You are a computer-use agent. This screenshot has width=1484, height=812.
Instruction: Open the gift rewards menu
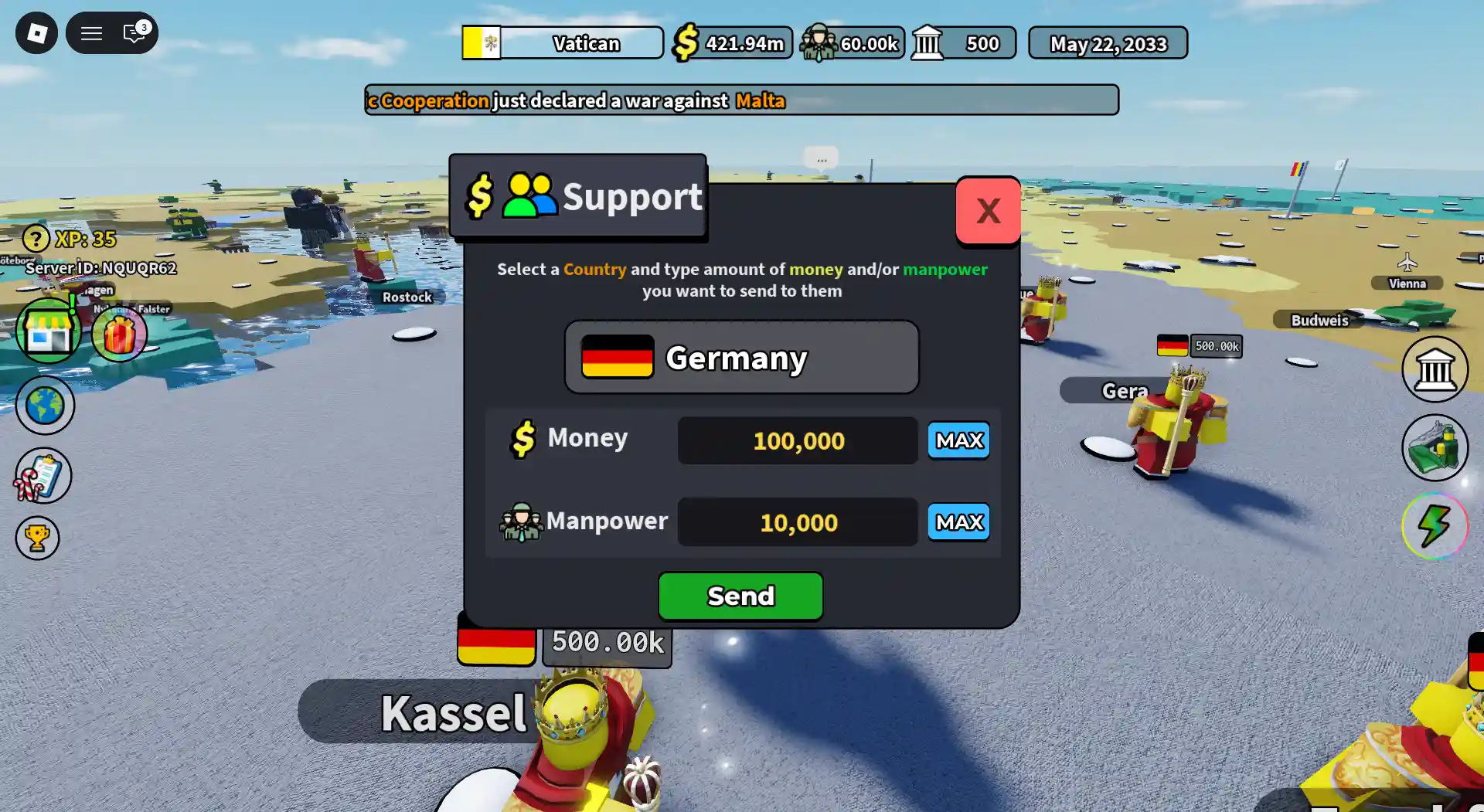pos(119,334)
